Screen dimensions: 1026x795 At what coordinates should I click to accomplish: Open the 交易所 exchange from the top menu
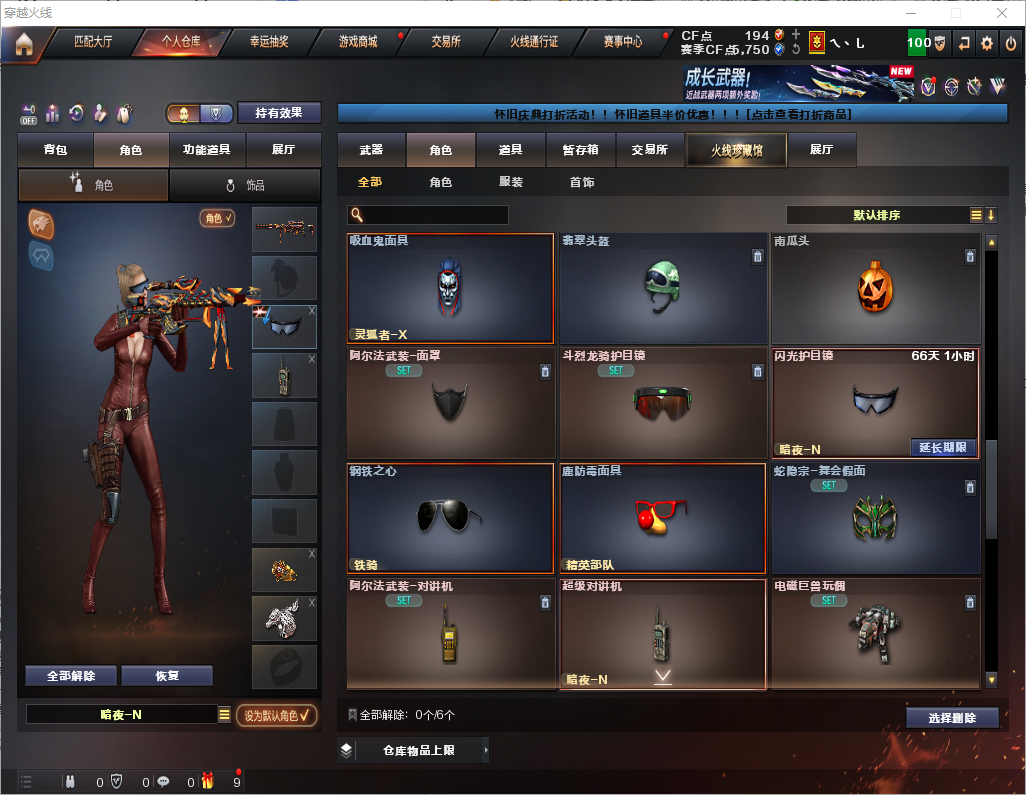pyautogui.click(x=446, y=42)
